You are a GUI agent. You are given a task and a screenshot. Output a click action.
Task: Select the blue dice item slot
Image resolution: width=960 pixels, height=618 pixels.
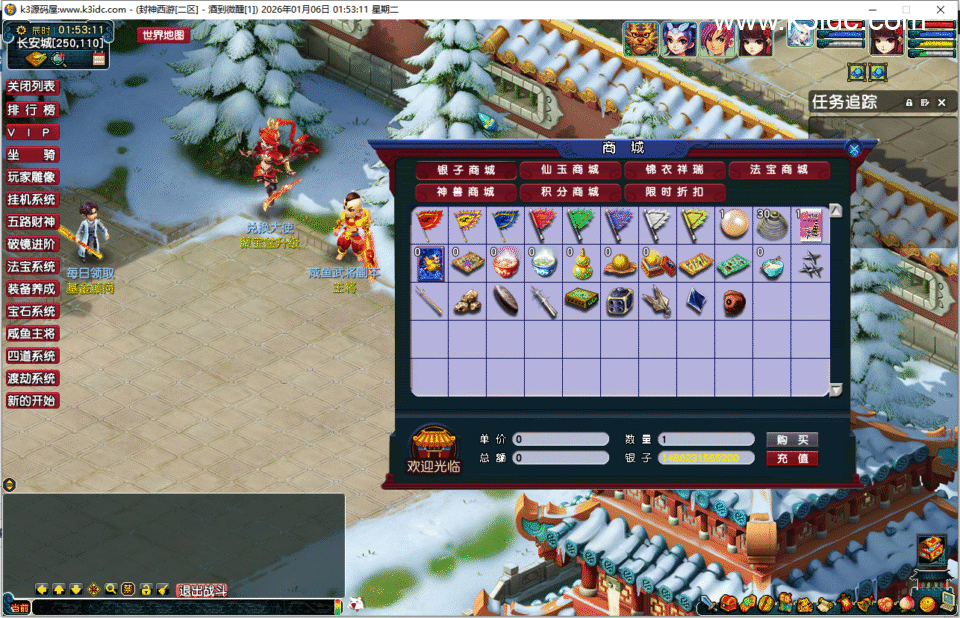pos(618,301)
